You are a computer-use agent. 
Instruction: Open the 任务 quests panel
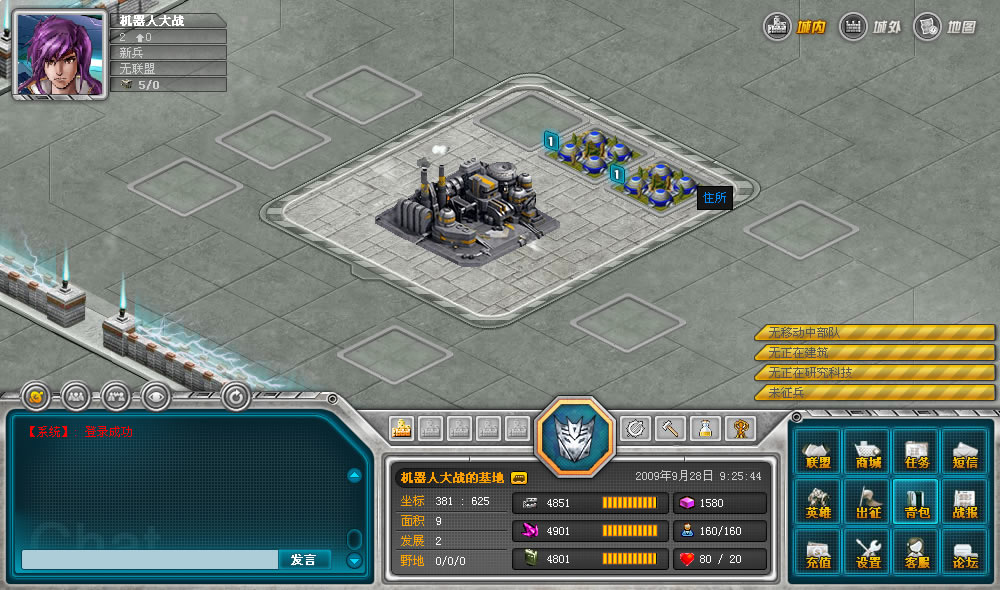[x=916, y=452]
